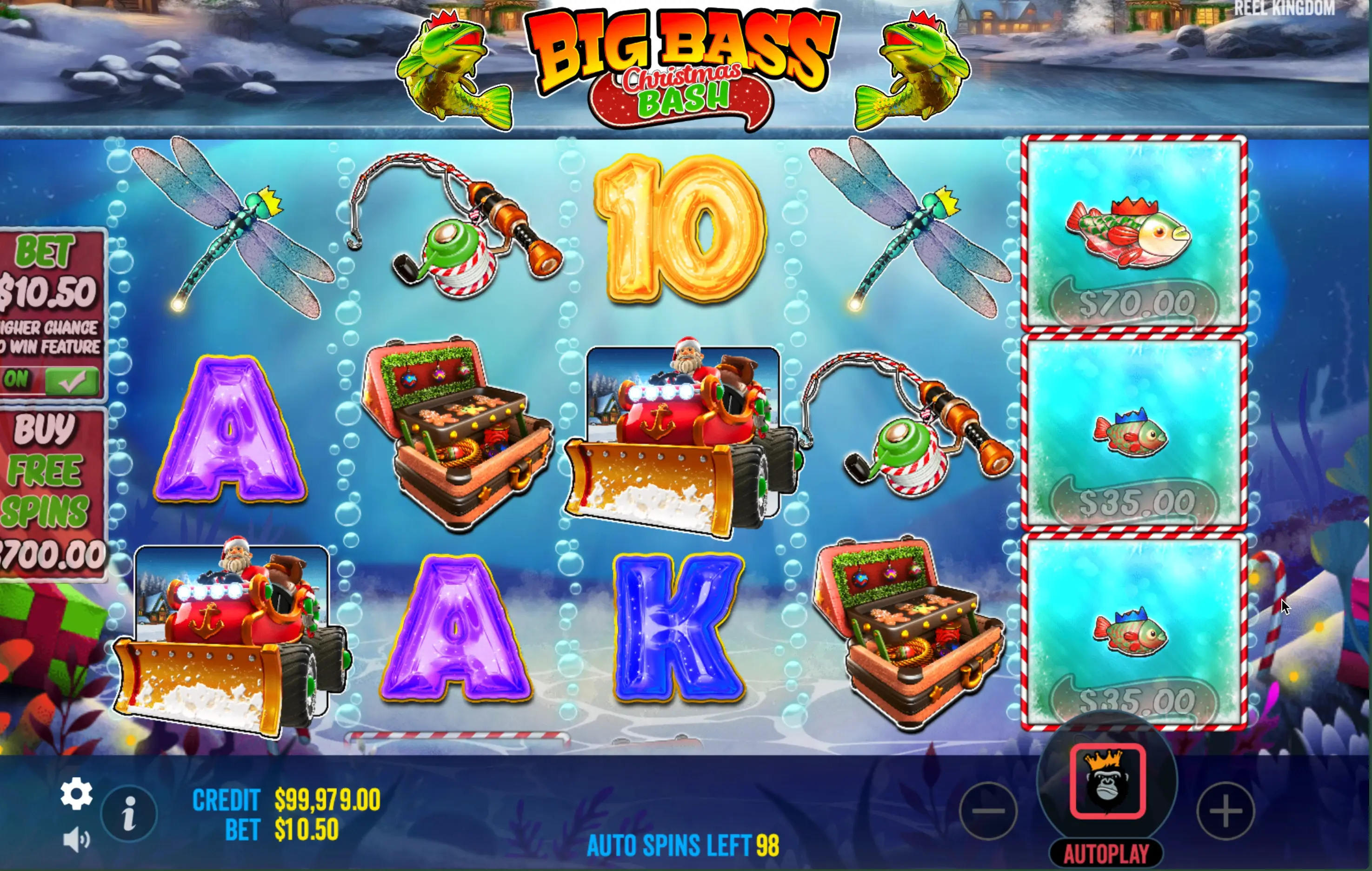Open the settings gear menu
Viewport: 1372px width, 871px height.
point(76,793)
